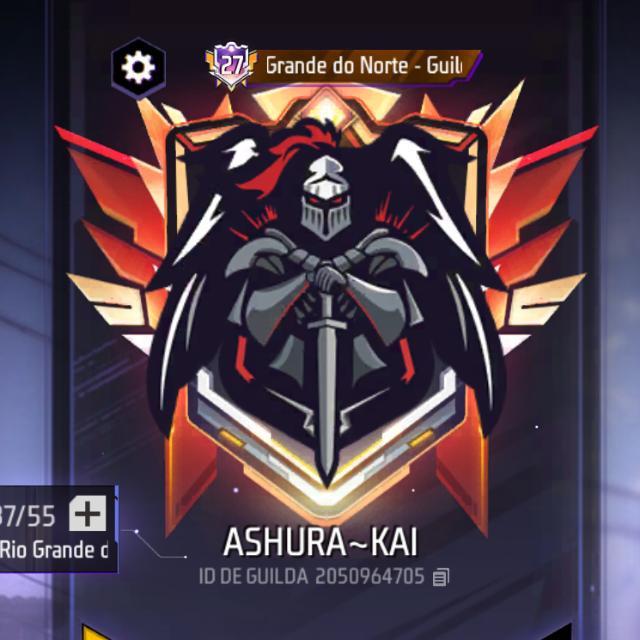This screenshot has width=640, height=640.
Task: Click the plus button beside member count
Action: [88, 515]
